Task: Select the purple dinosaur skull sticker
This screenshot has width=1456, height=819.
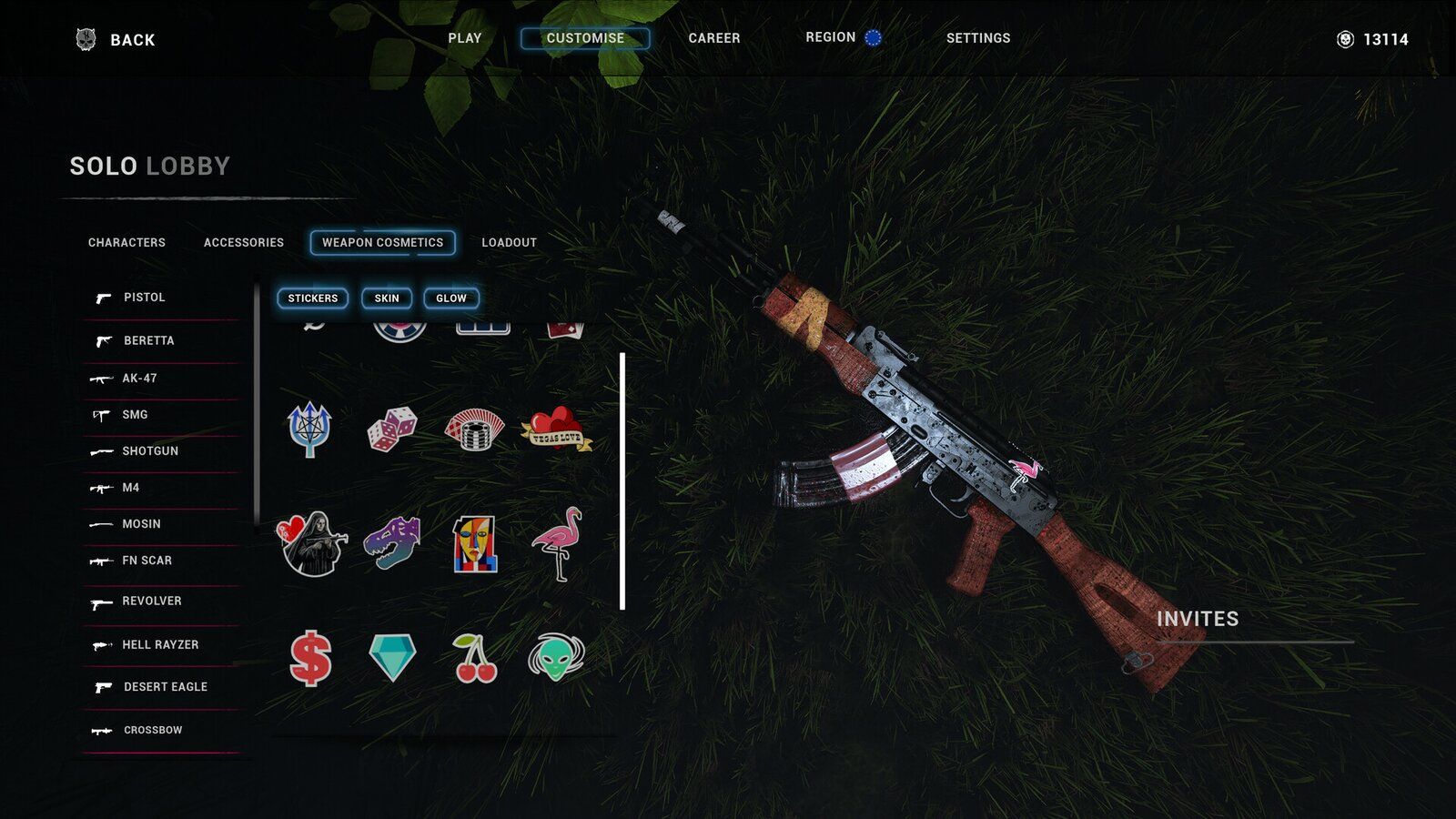Action: 392,541
